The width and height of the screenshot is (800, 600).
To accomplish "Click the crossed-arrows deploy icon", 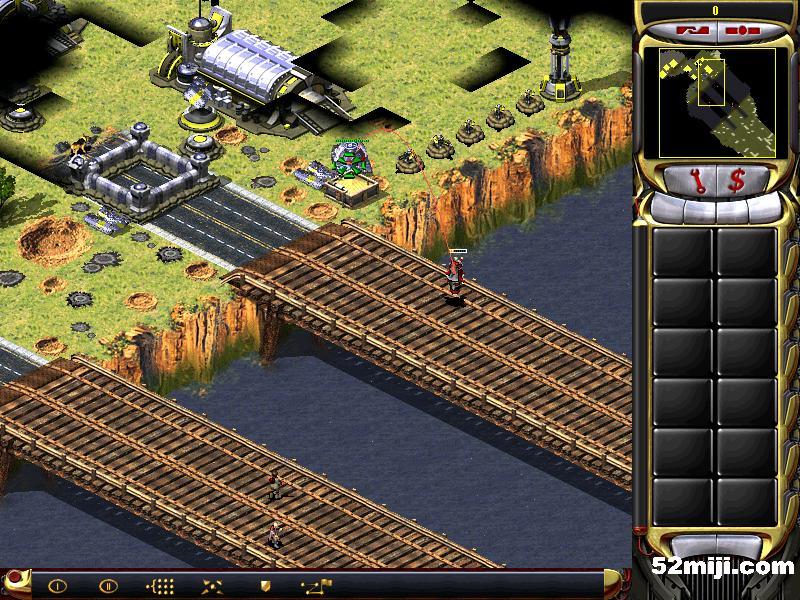I will point(212,585).
